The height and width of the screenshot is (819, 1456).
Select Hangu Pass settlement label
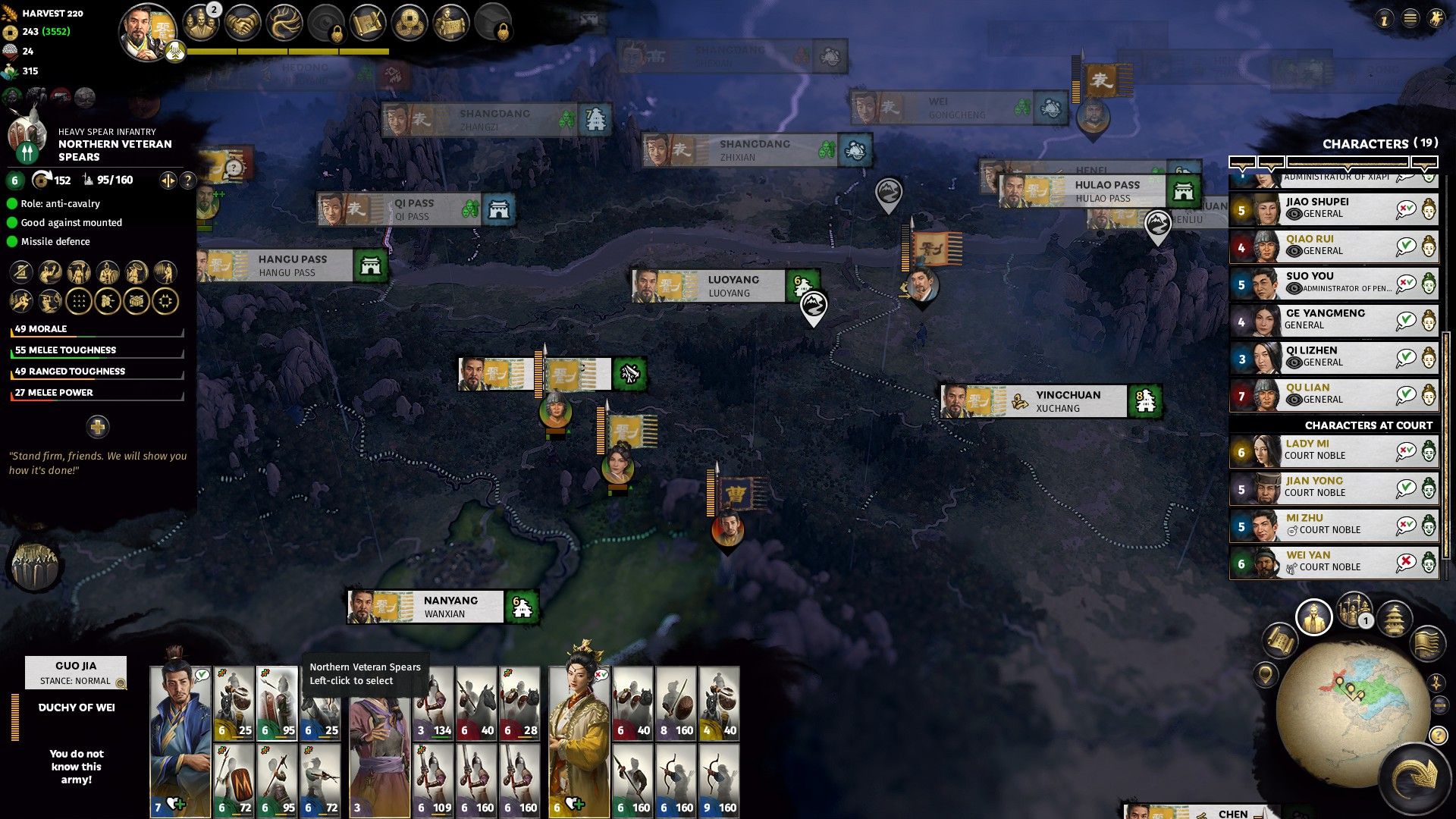(x=292, y=266)
